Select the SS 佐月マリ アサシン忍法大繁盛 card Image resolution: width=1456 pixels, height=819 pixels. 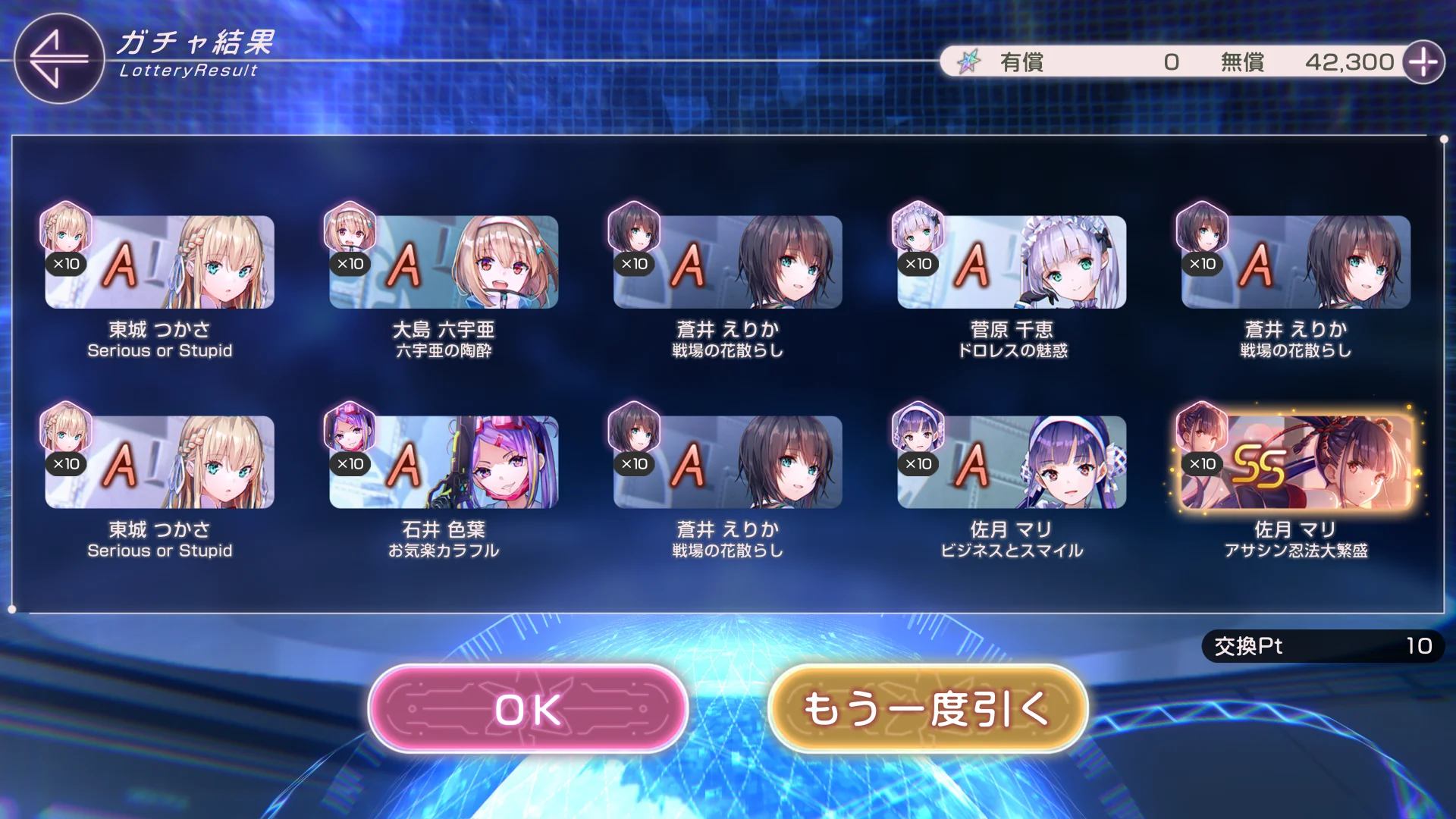click(x=1295, y=462)
